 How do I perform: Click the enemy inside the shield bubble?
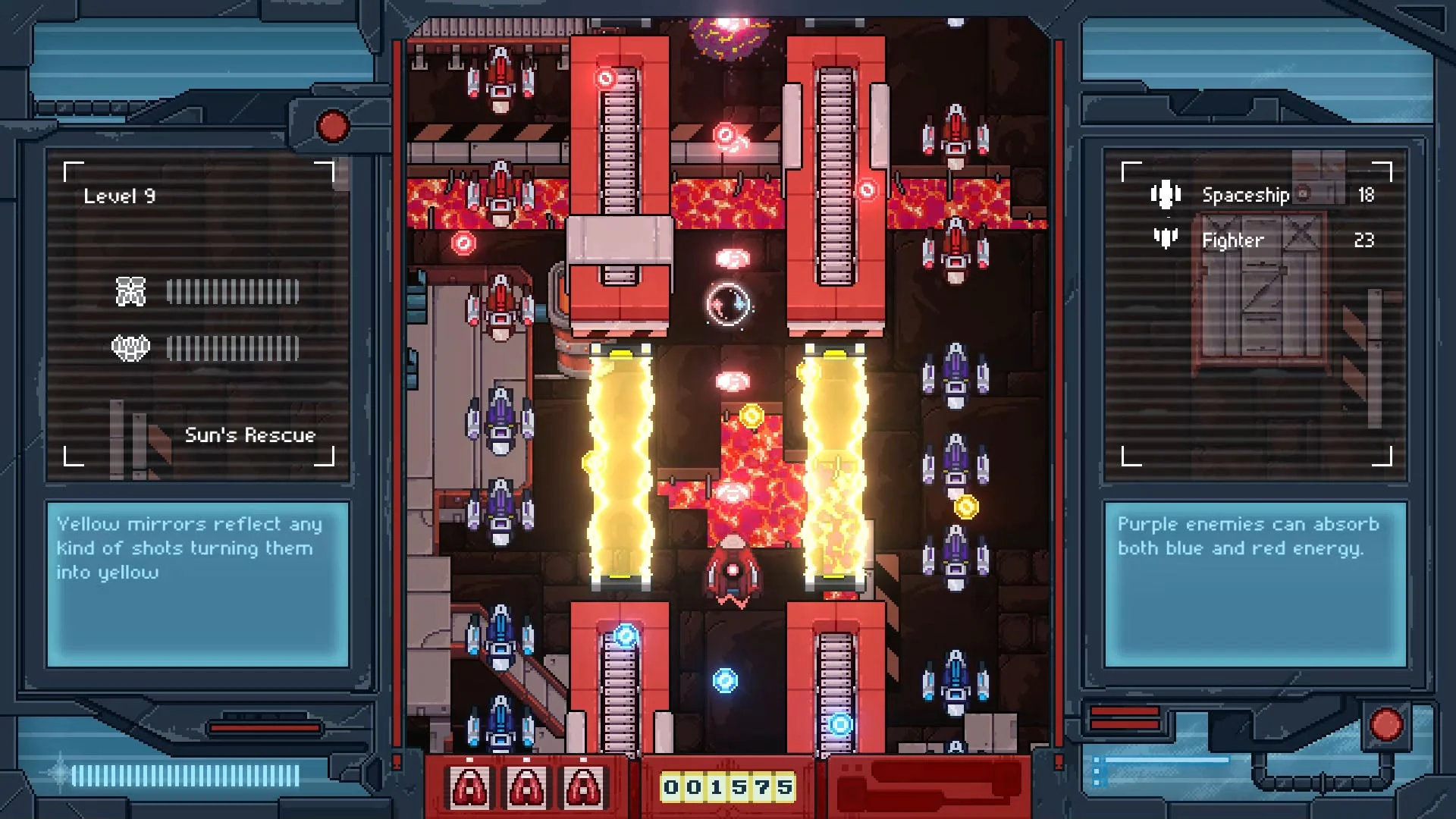tap(729, 303)
